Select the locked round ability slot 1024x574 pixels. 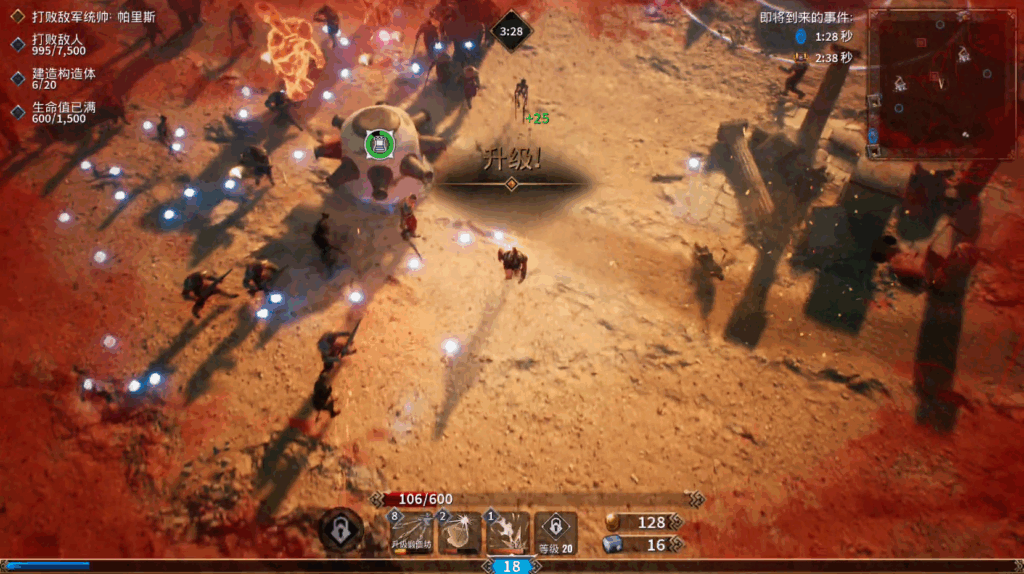[x=341, y=531]
